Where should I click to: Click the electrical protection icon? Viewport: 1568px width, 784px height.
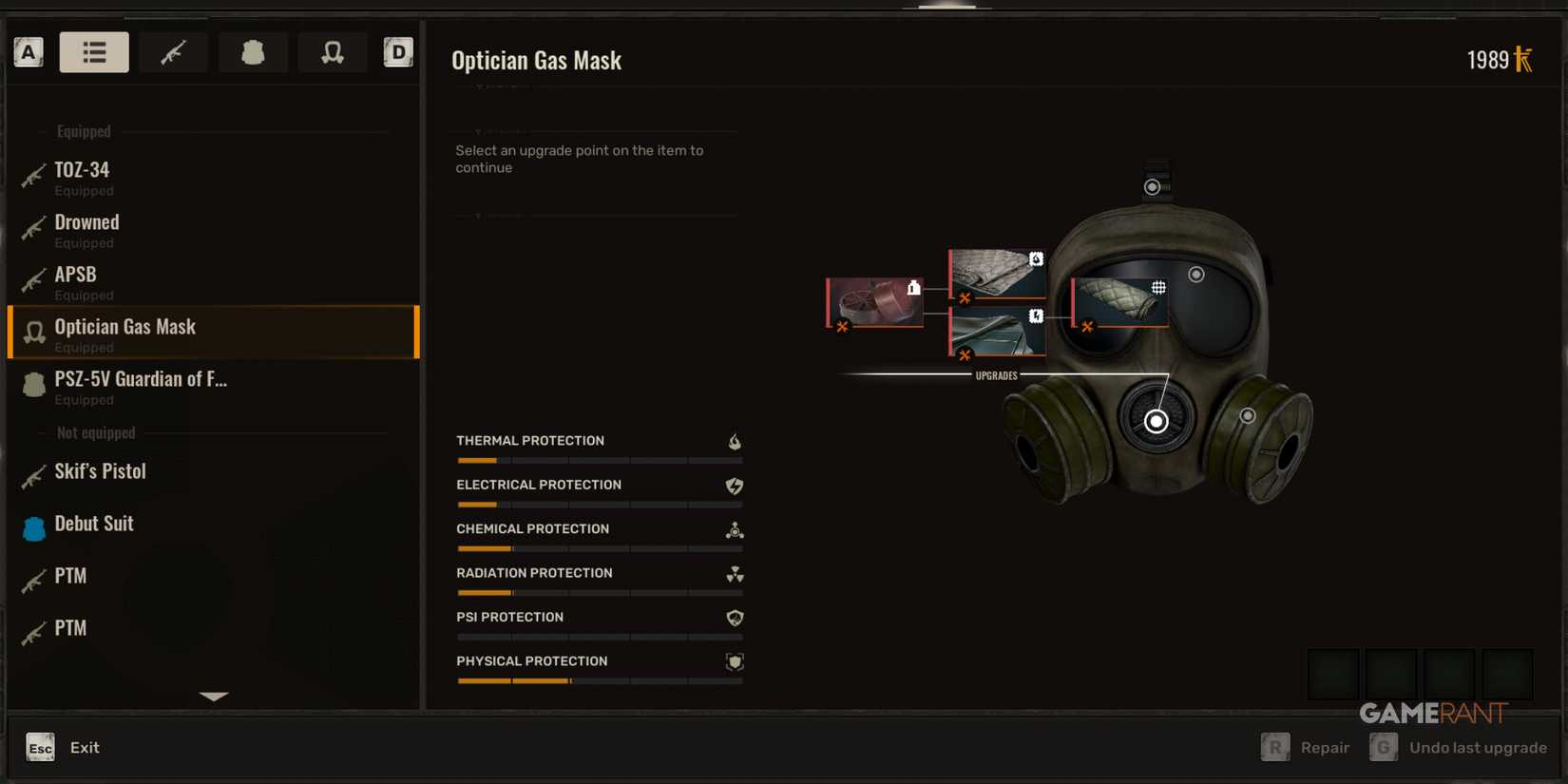(x=732, y=486)
